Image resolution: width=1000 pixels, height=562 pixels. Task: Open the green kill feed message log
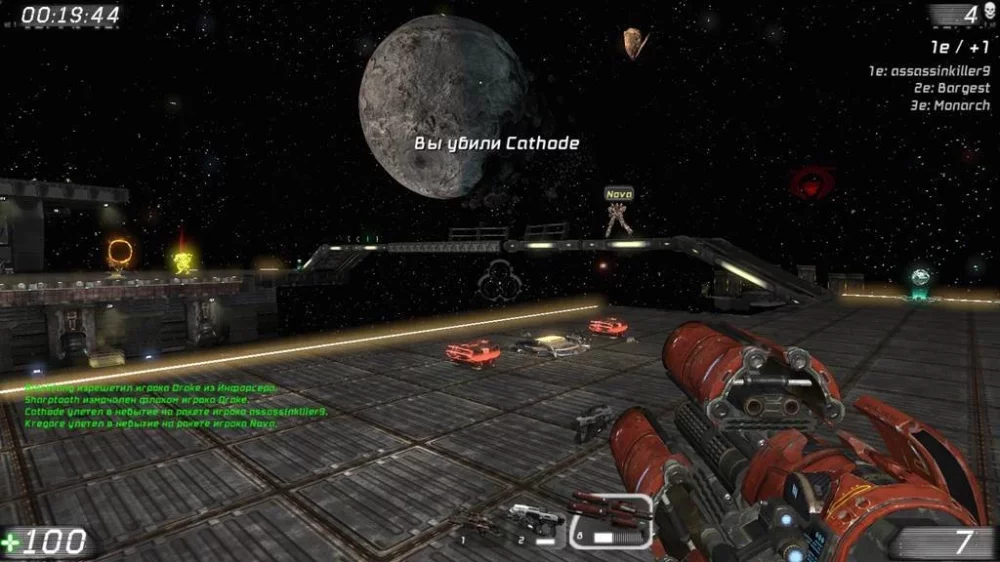(150, 405)
